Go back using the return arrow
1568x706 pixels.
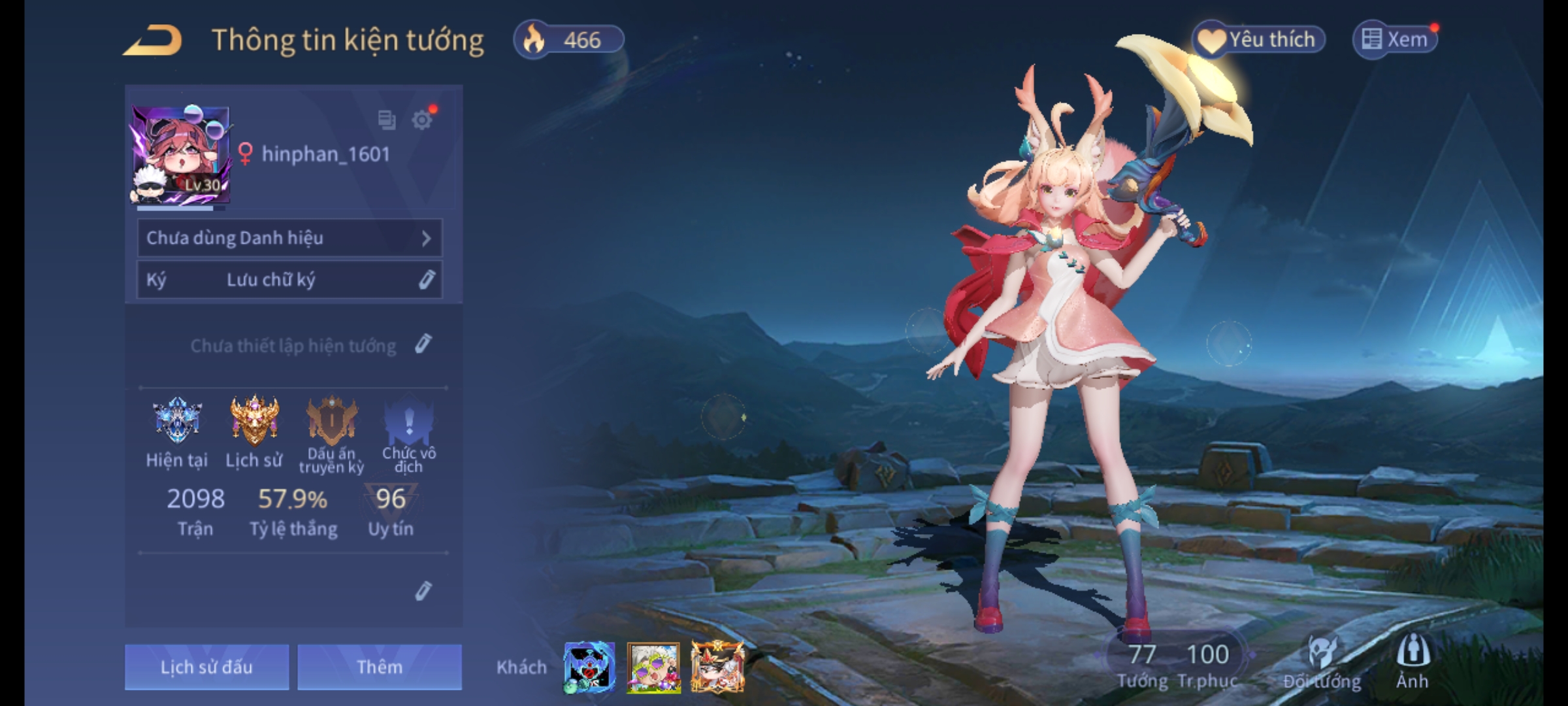pos(153,41)
